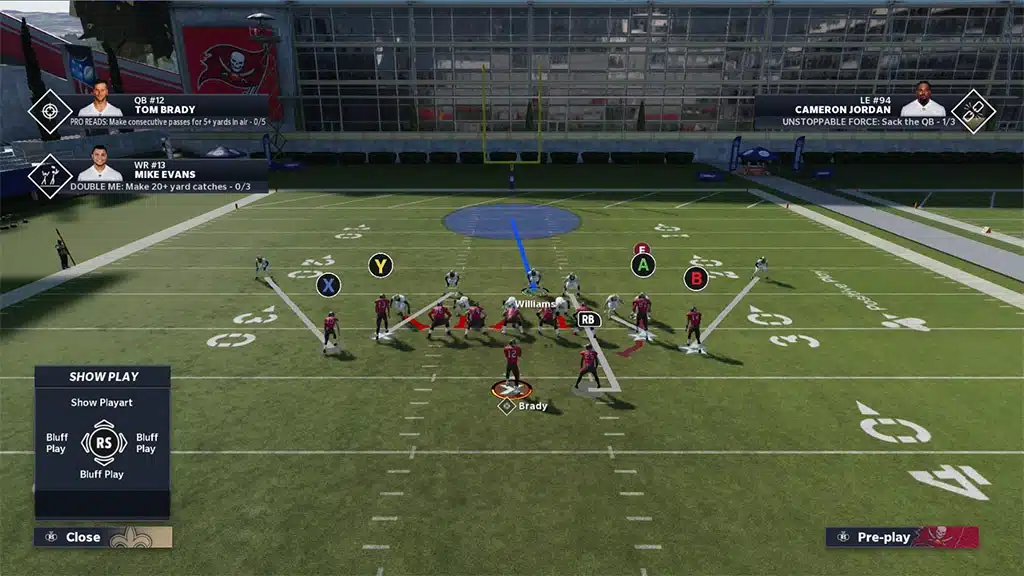This screenshot has width=1024, height=576.
Task: Close the Show Play panel
Action: (82, 537)
